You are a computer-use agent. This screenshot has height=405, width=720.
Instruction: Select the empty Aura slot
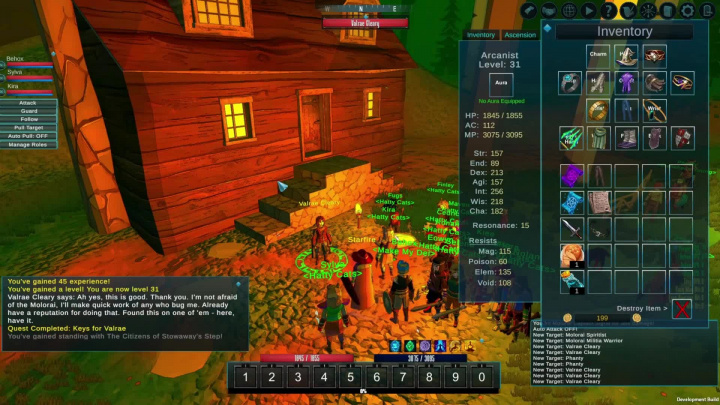coord(501,84)
